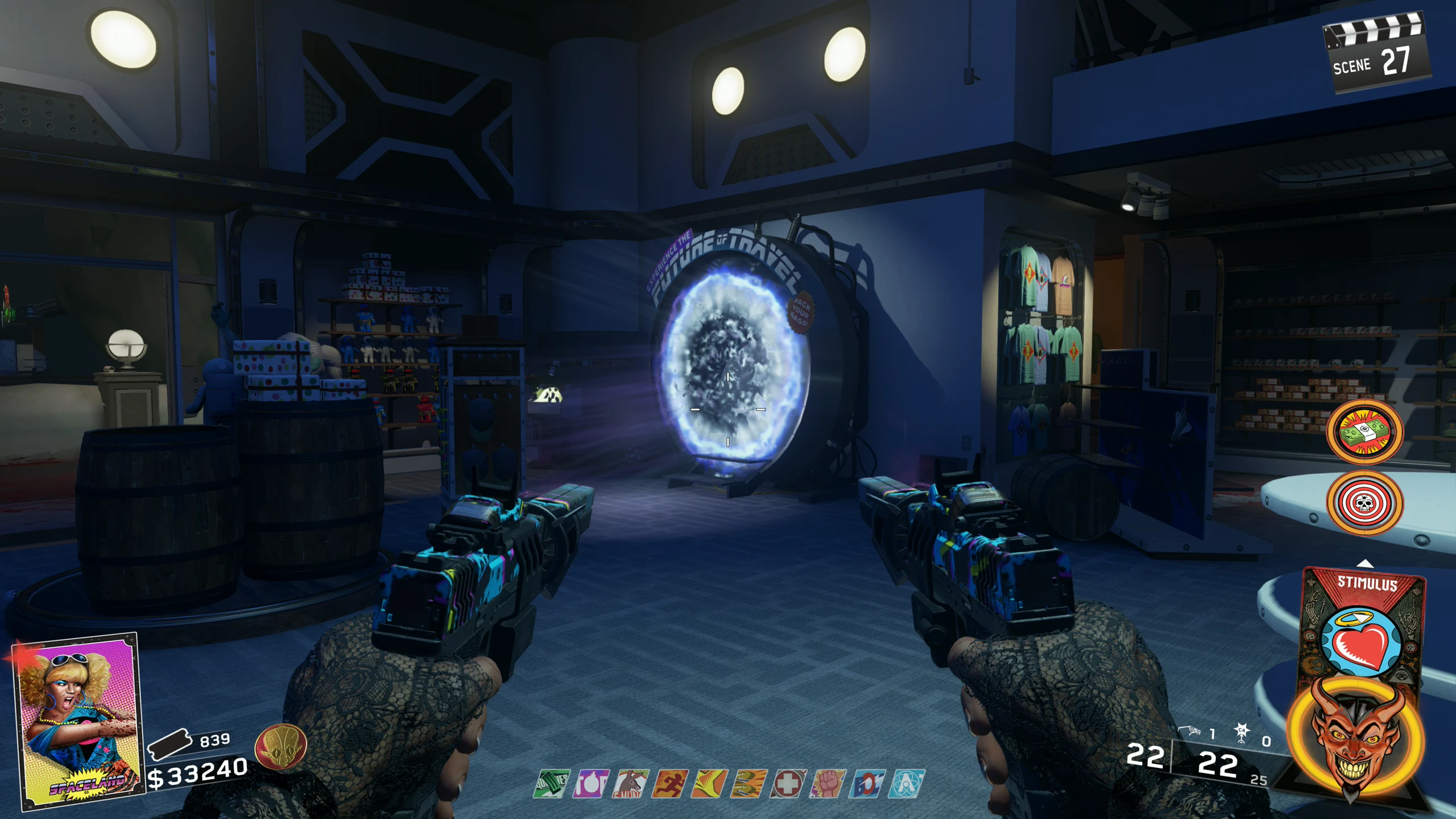Select the clenched fist perk icon
1456x819 pixels.
827,784
